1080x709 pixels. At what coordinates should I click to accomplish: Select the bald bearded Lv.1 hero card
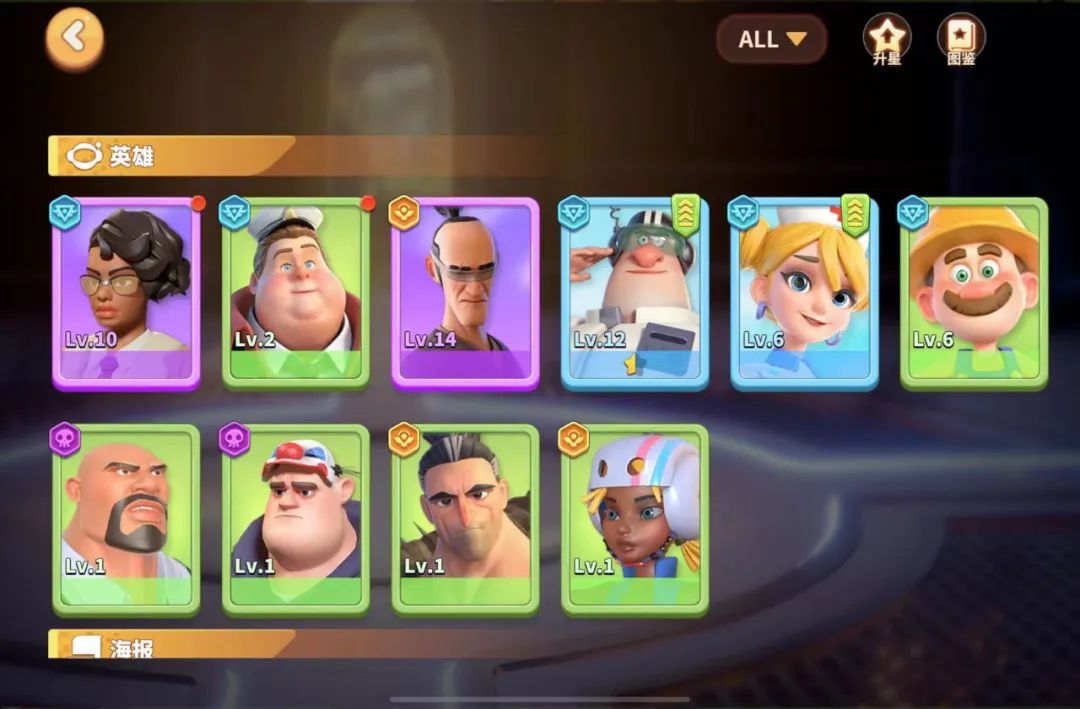[x=126, y=518]
